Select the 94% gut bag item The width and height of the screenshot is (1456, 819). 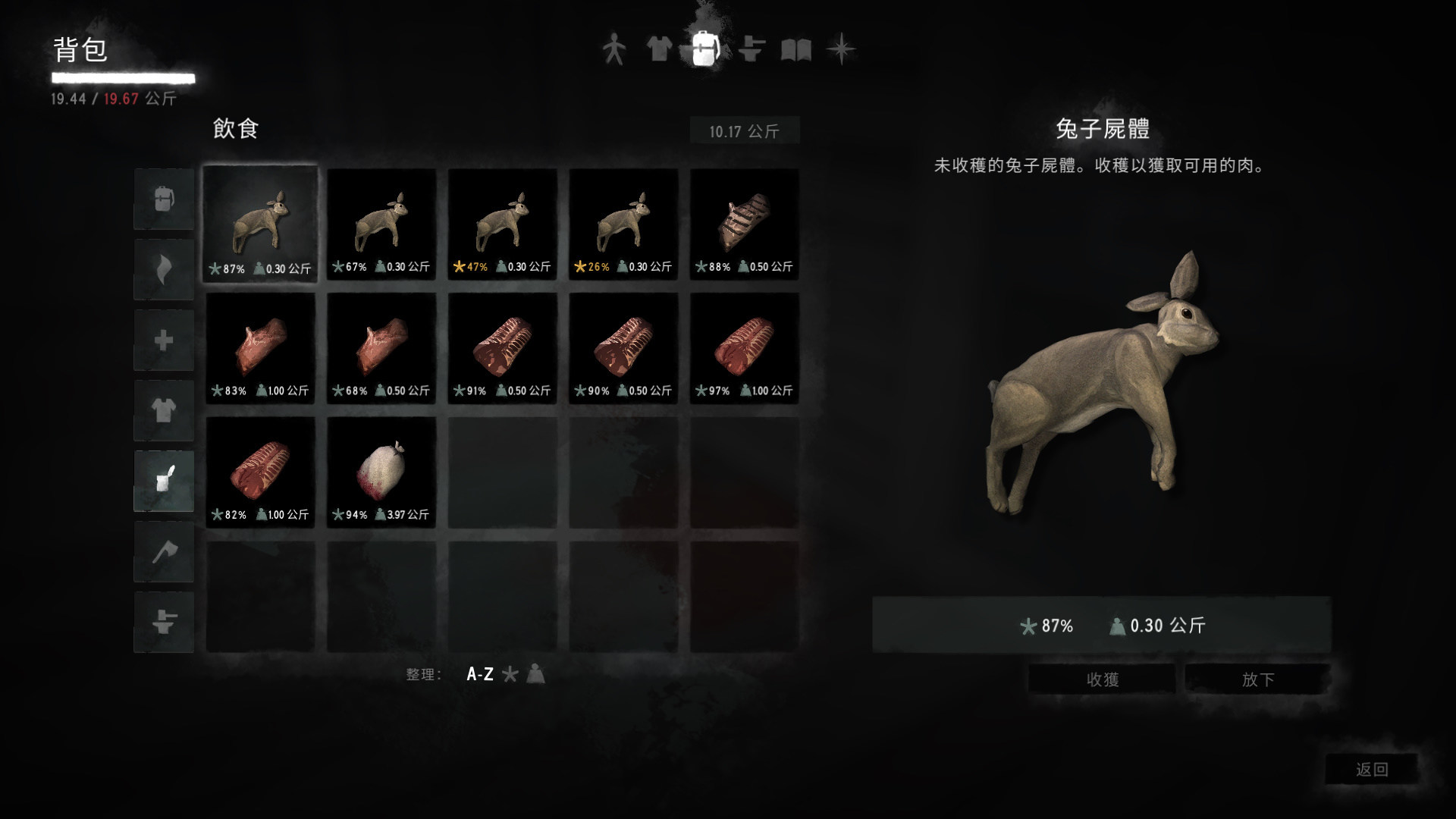pos(381,470)
